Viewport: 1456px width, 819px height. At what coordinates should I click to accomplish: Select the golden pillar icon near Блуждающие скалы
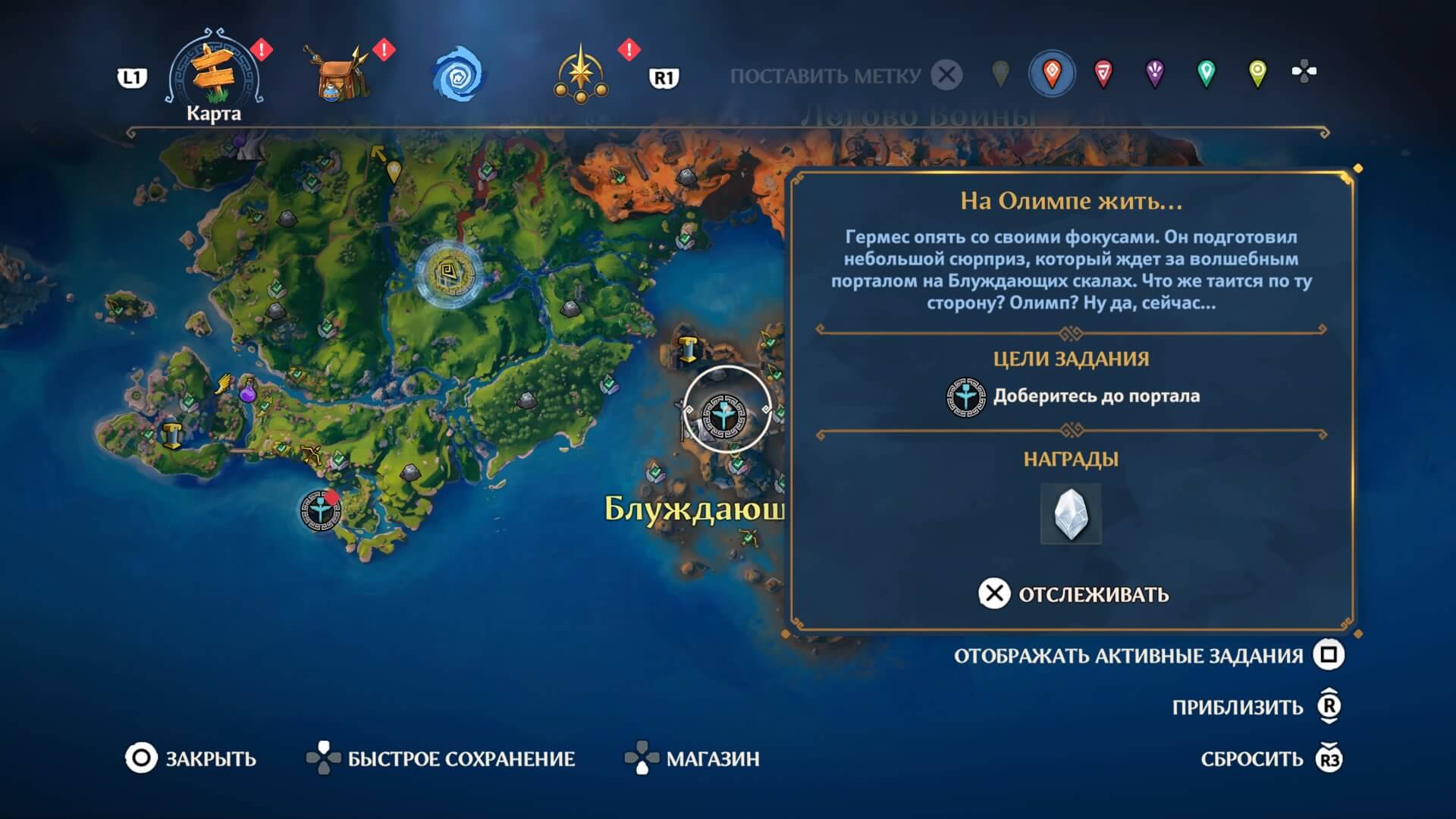pyautogui.click(x=688, y=348)
